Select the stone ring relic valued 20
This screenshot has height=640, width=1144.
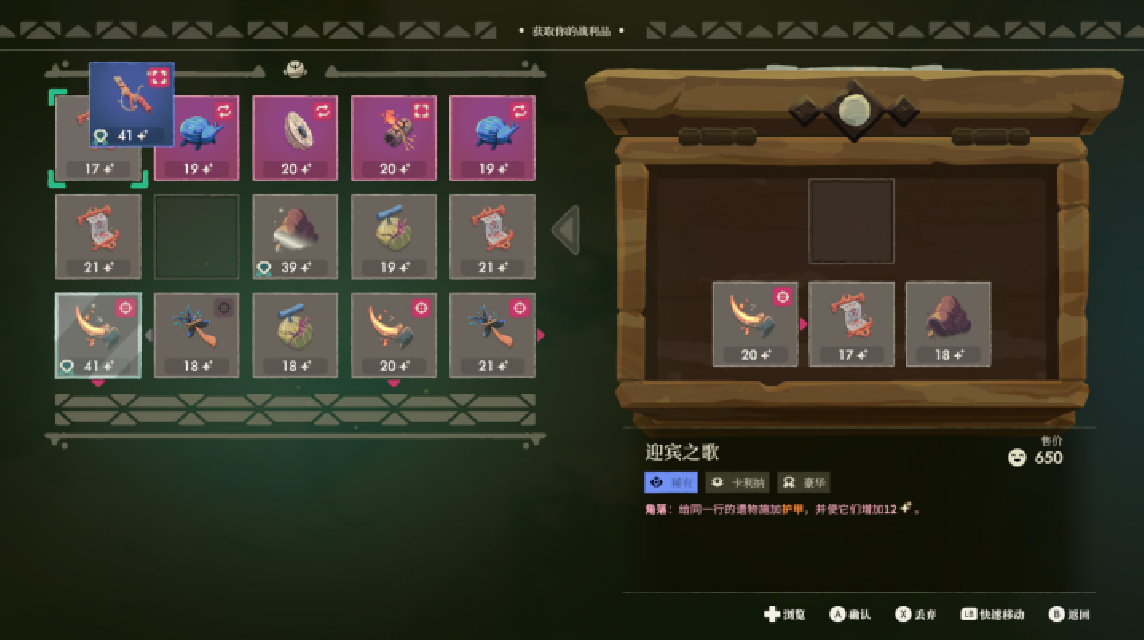click(295, 138)
